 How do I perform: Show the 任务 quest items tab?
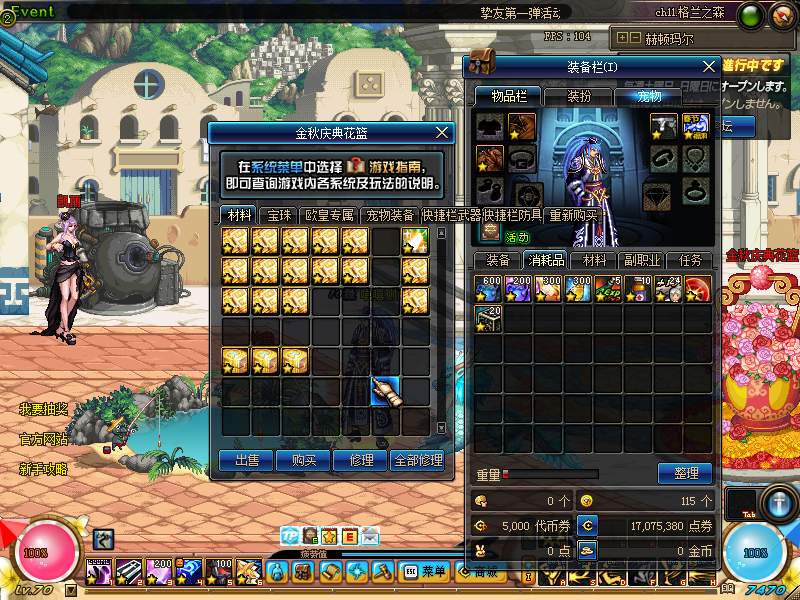point(690,260)
